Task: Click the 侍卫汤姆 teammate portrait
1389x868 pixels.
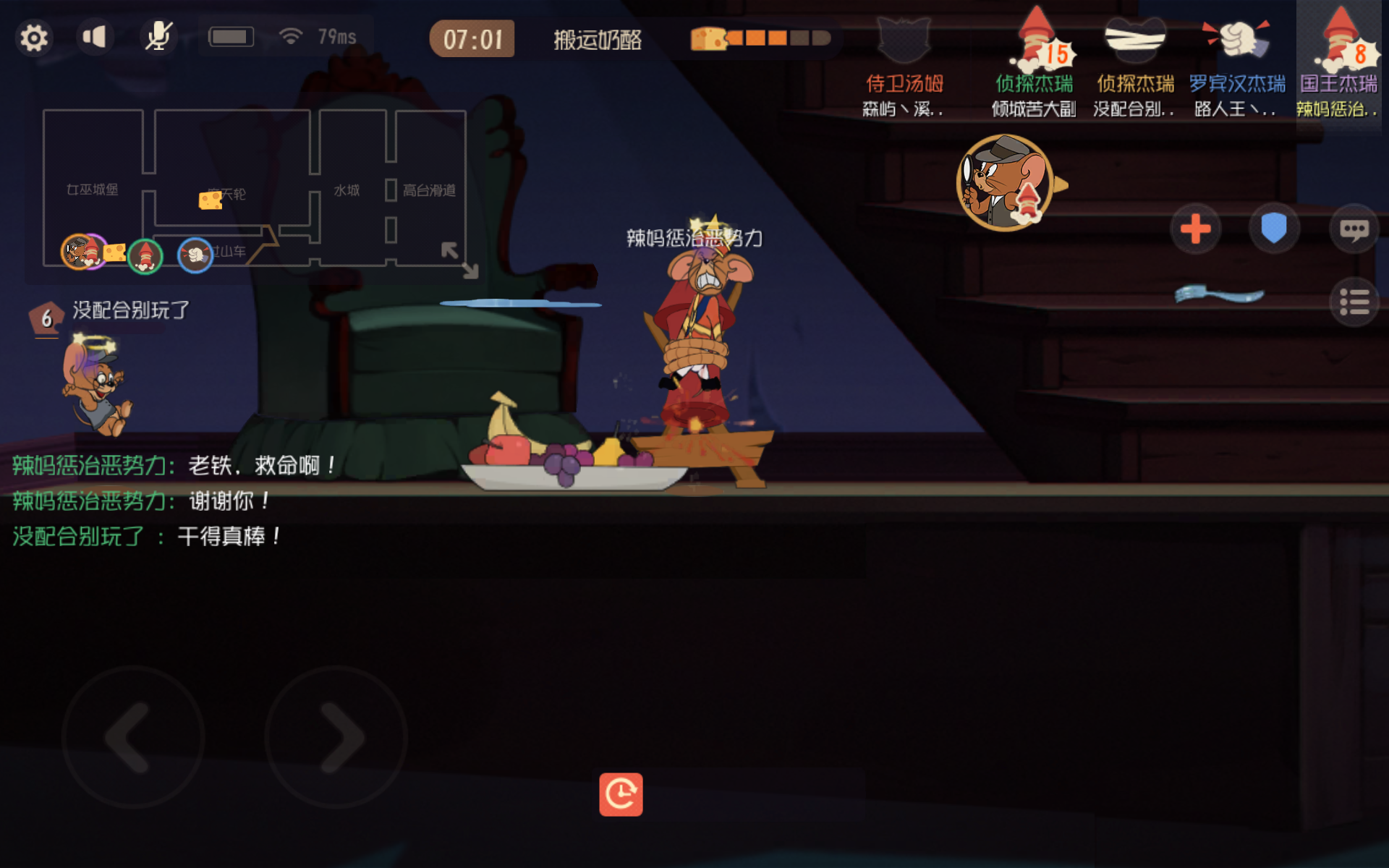Action: pos(904,40)
